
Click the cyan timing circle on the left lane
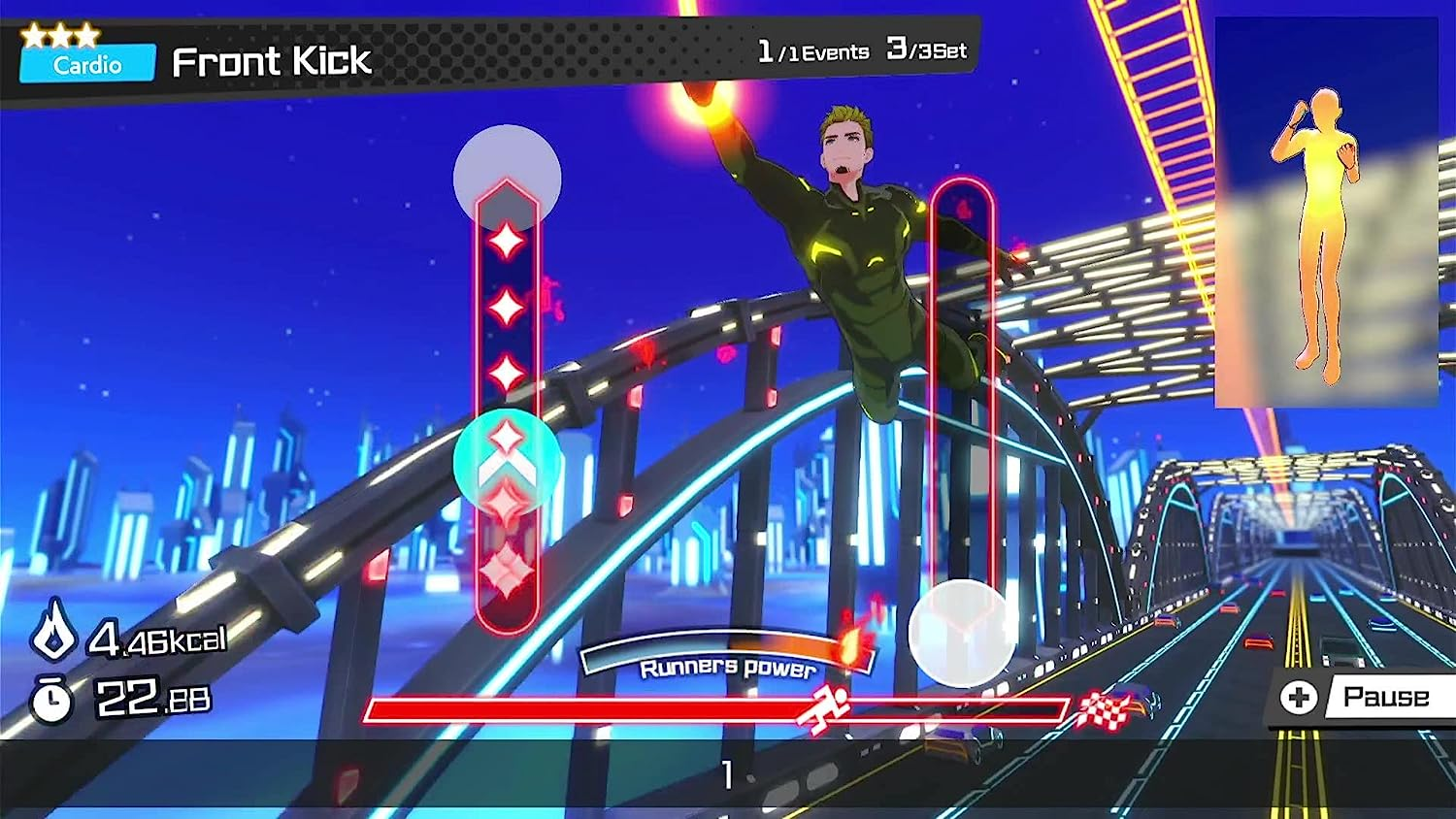coord(506,464)
